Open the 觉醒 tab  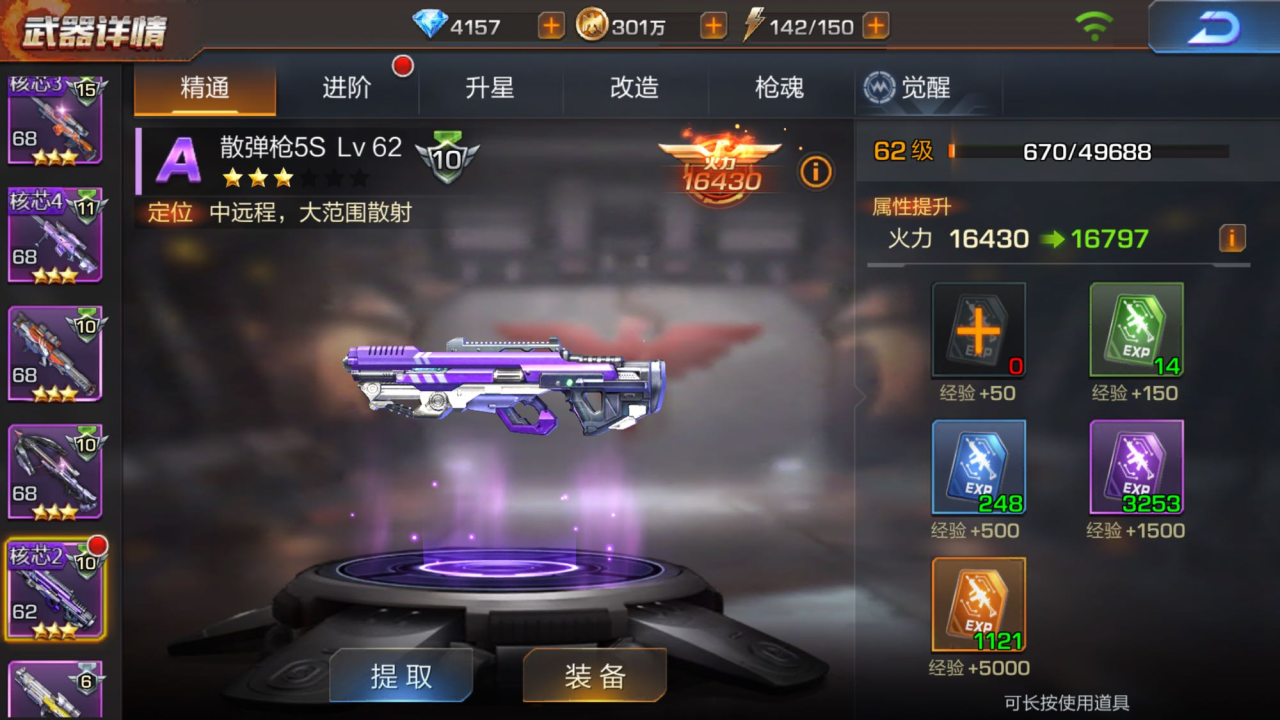[x=908, y=88]
